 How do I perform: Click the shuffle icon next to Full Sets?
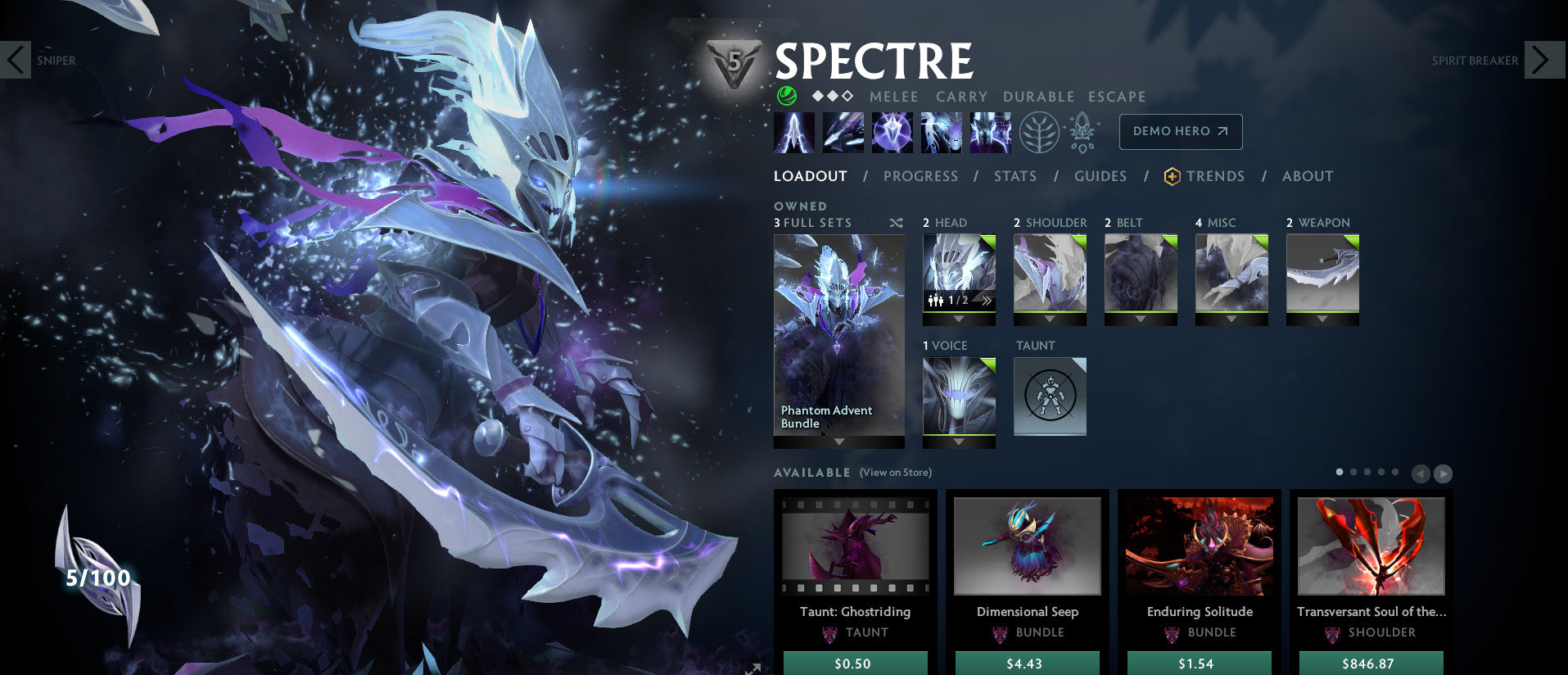(895, 223)
